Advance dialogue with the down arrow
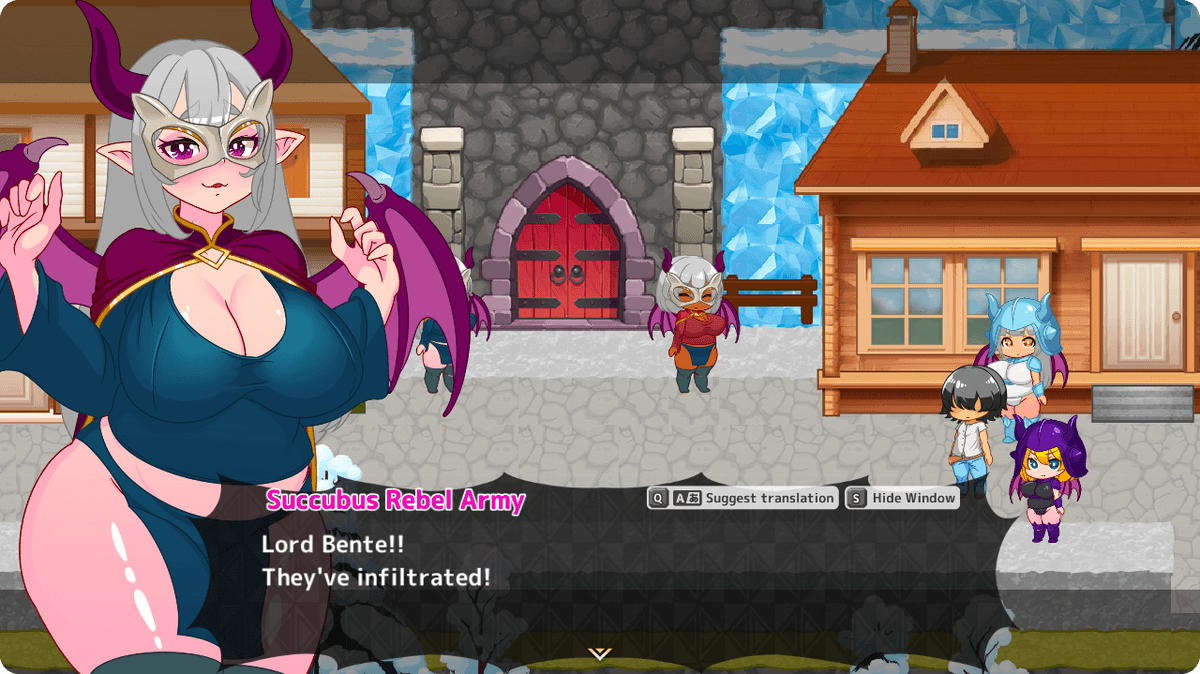 599,653
